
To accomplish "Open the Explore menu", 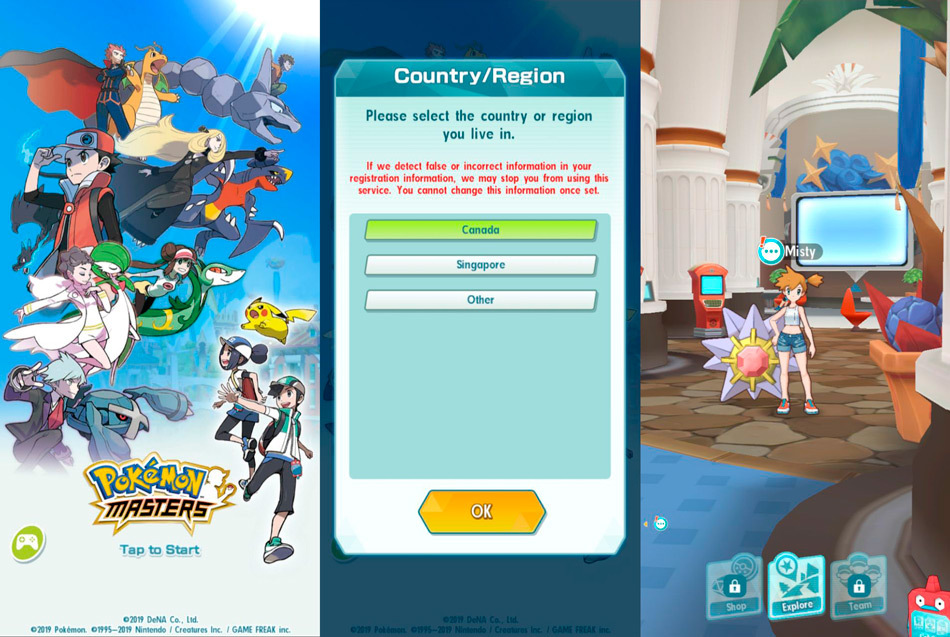I will 797,586.
